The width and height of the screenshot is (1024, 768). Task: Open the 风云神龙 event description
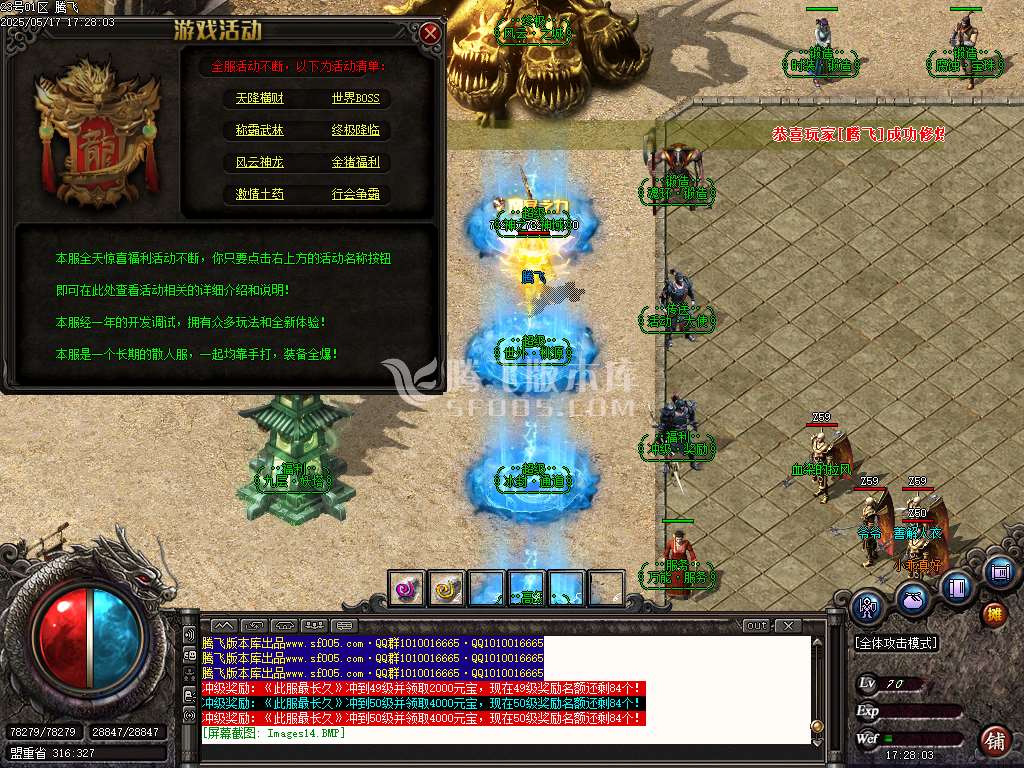click(x=260, y=162)
